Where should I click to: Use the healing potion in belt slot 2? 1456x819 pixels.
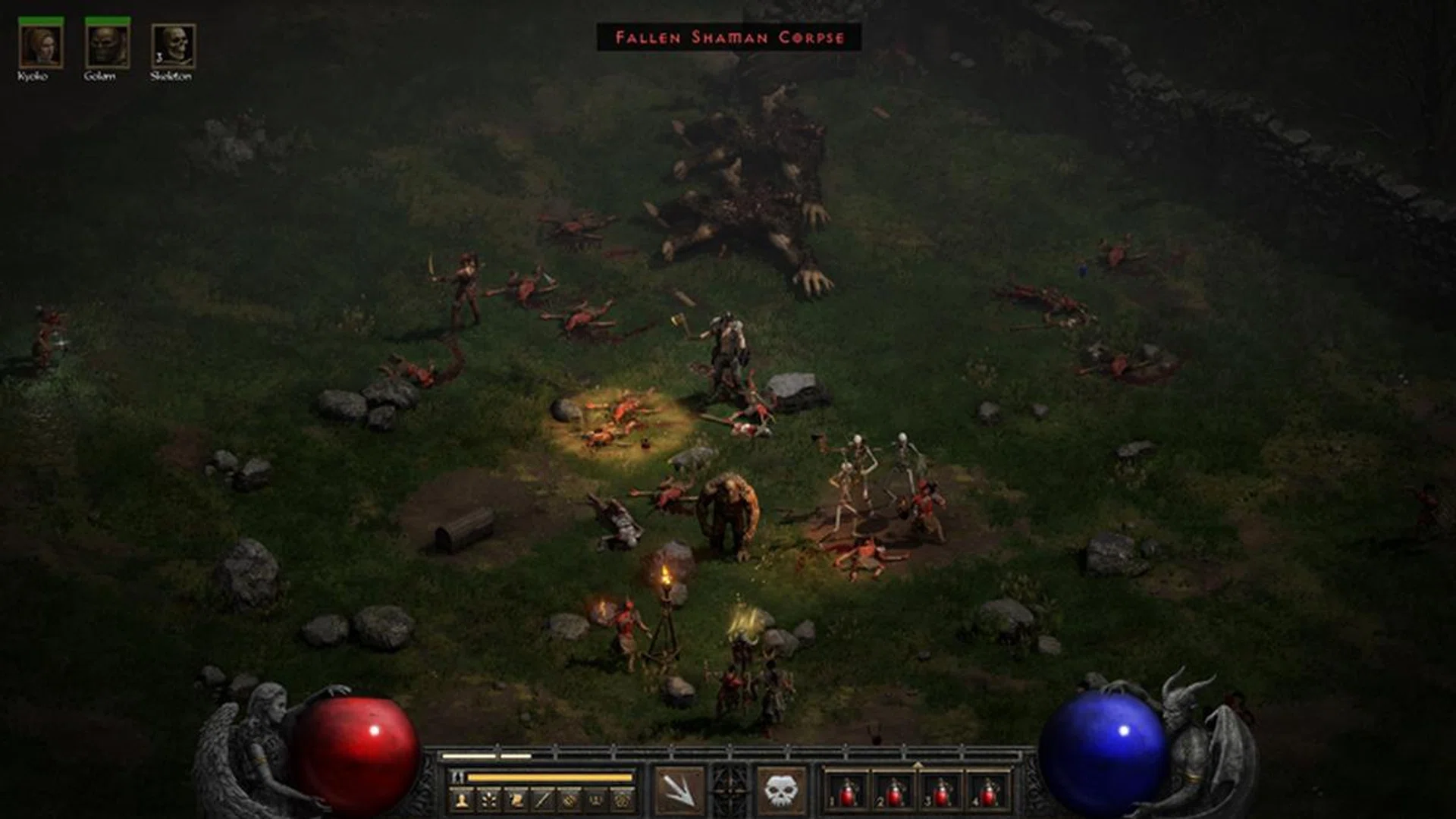pos(894,792)
